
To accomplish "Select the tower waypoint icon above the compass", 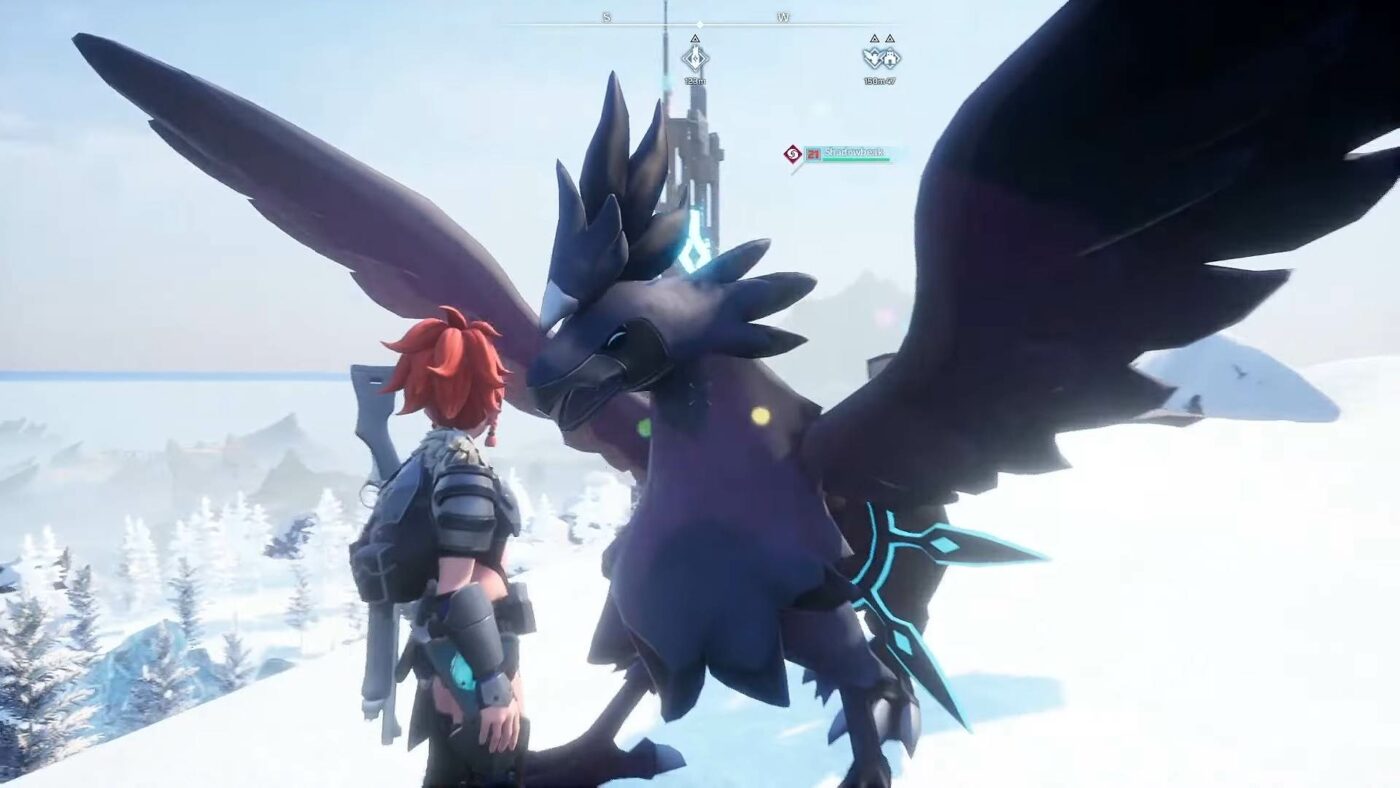I will (696, 58).
